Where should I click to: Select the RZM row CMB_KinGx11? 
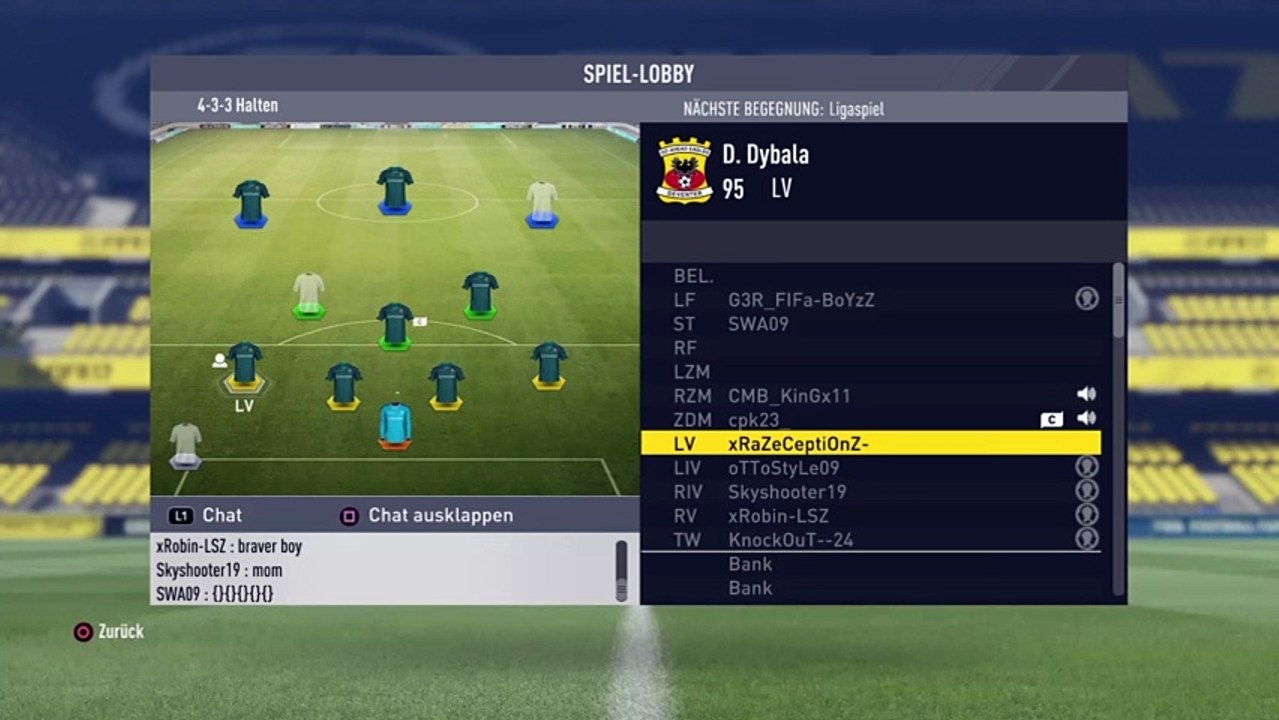pos(870,396)
